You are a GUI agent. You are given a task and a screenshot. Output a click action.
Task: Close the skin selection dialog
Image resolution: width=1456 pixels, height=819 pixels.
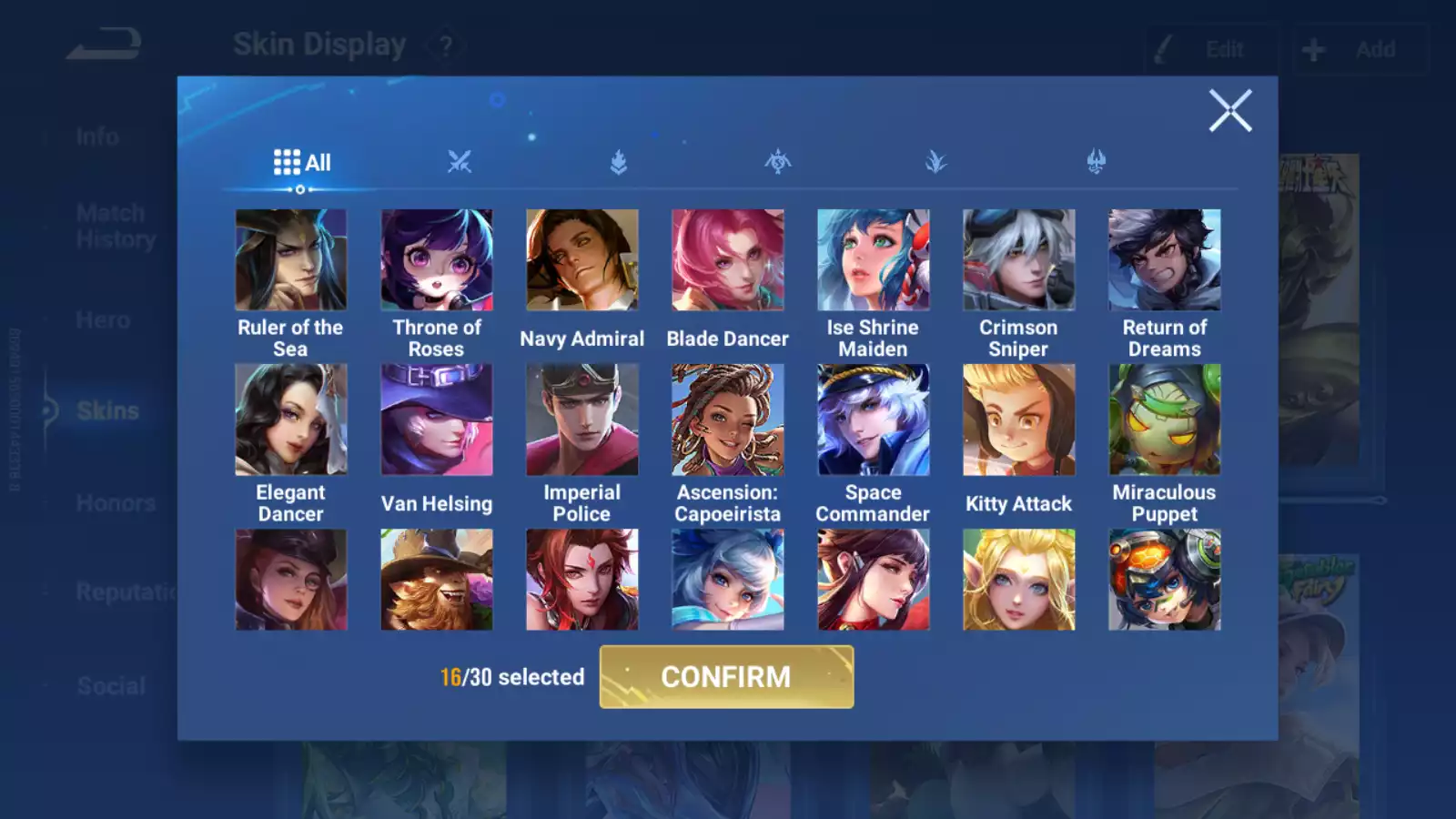pos(1230,111)
